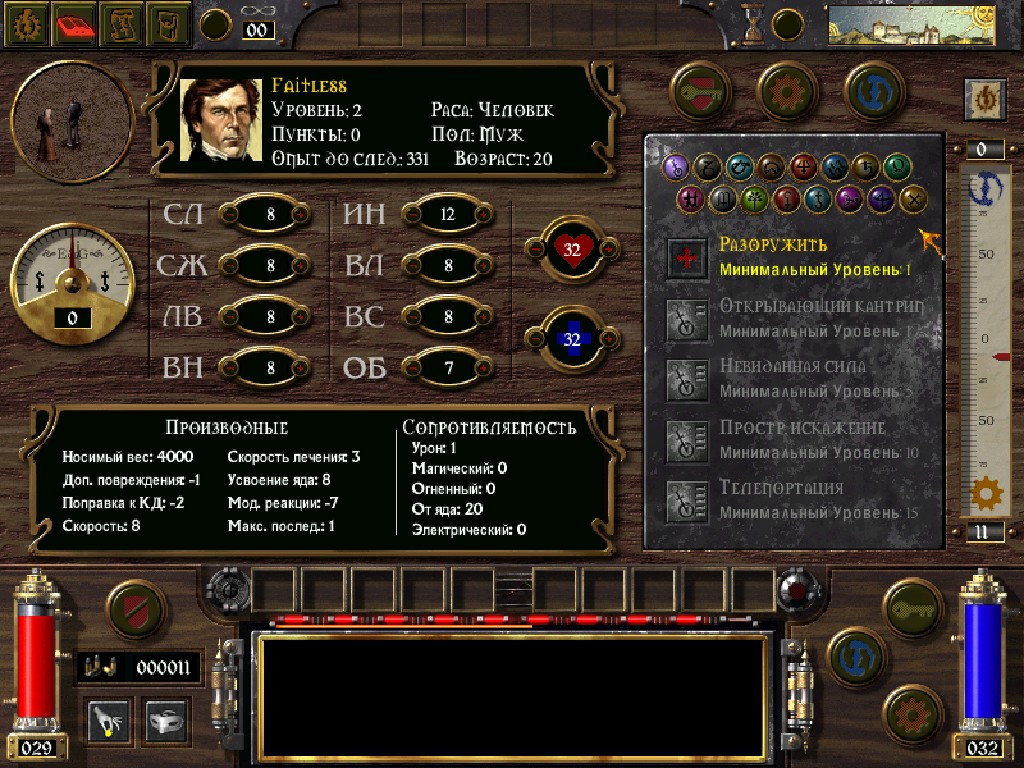Open the red logbook button
1024x768 pixels.
[x=75, y=24]
